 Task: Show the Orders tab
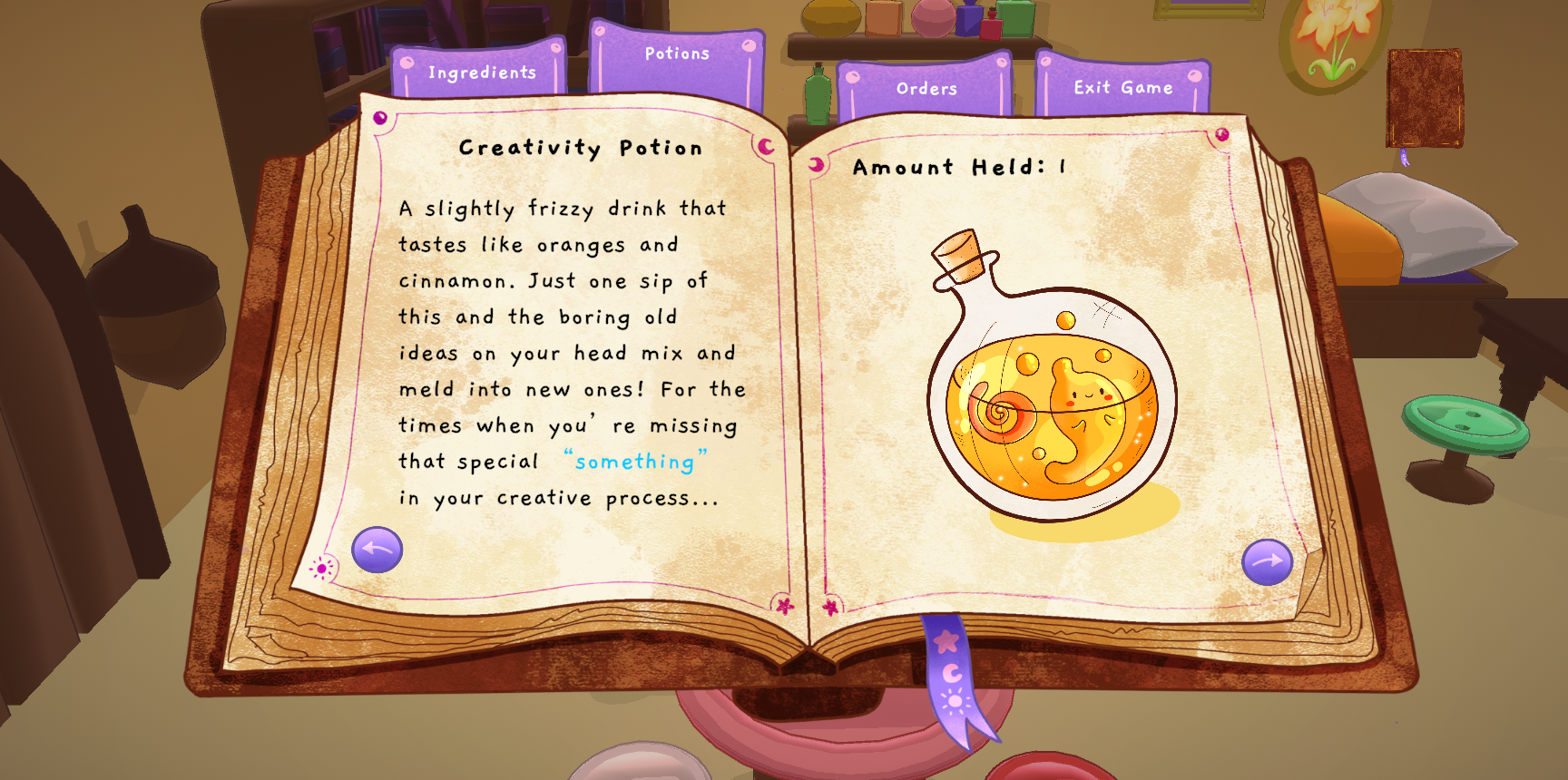pyautogui.click(x=926, y=88)
